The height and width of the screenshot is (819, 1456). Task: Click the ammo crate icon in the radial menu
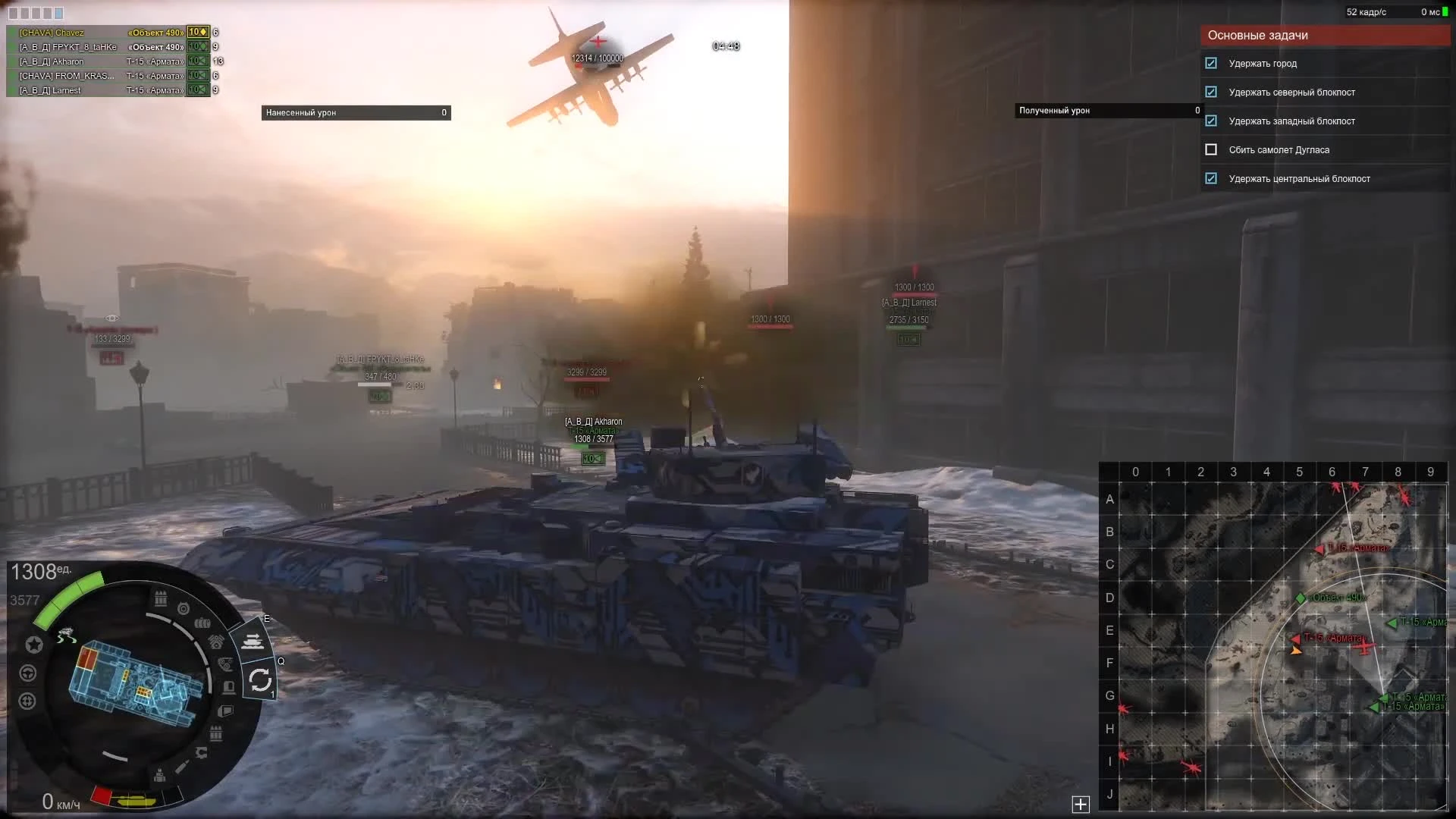pos(160,598)
